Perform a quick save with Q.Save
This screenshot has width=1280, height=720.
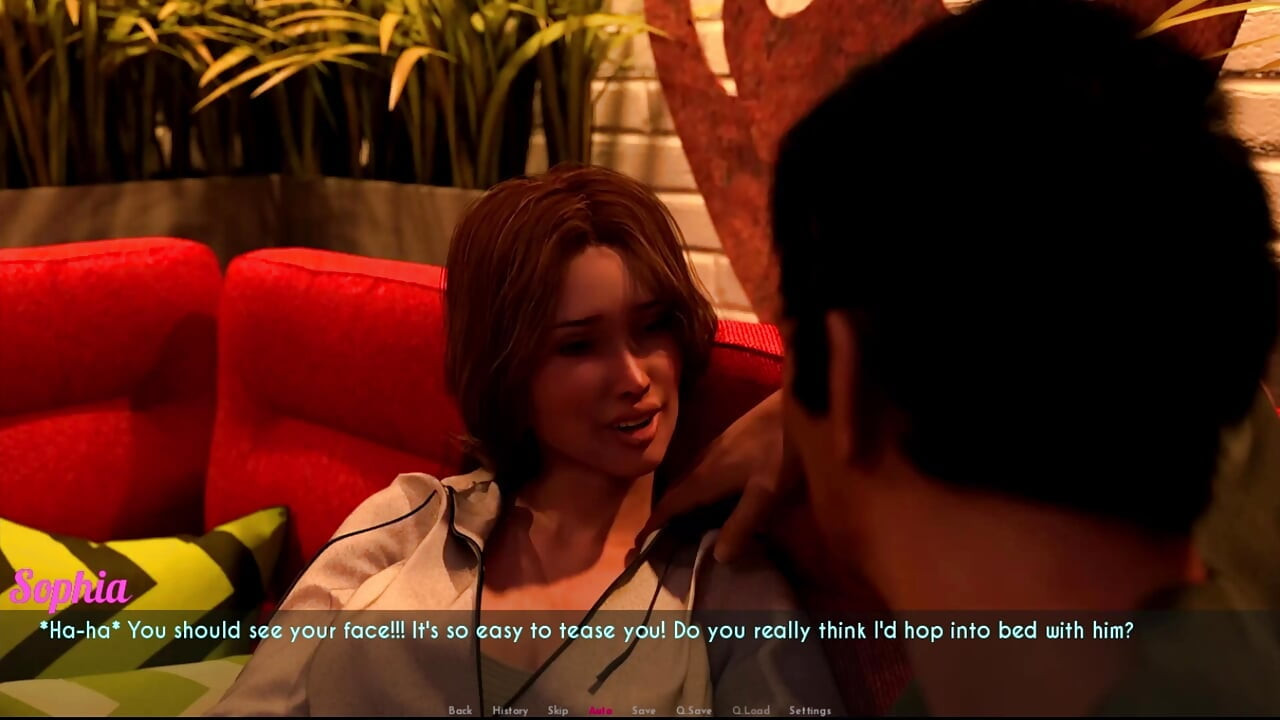694,710
